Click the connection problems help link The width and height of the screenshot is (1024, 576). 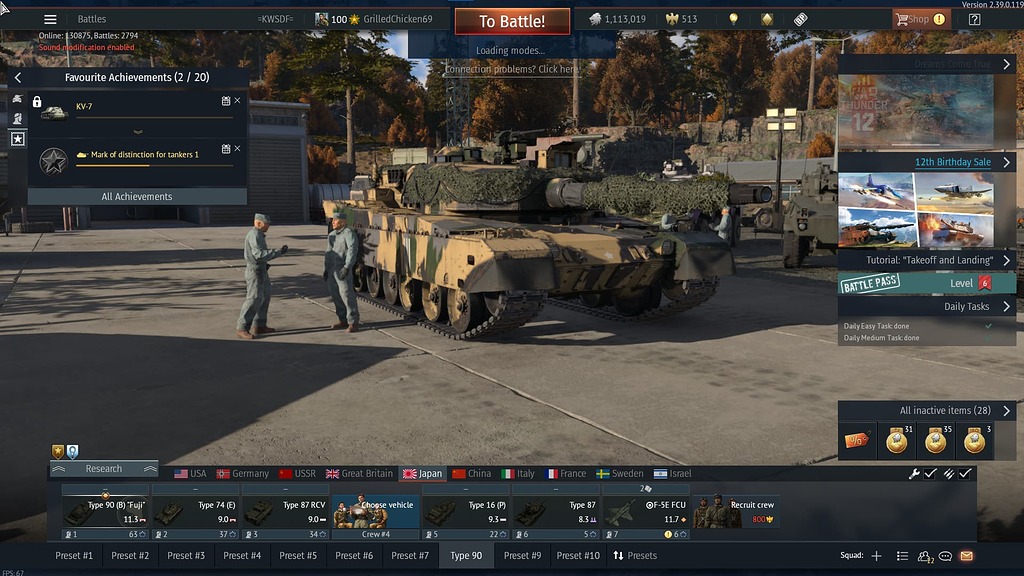point(511,70)
